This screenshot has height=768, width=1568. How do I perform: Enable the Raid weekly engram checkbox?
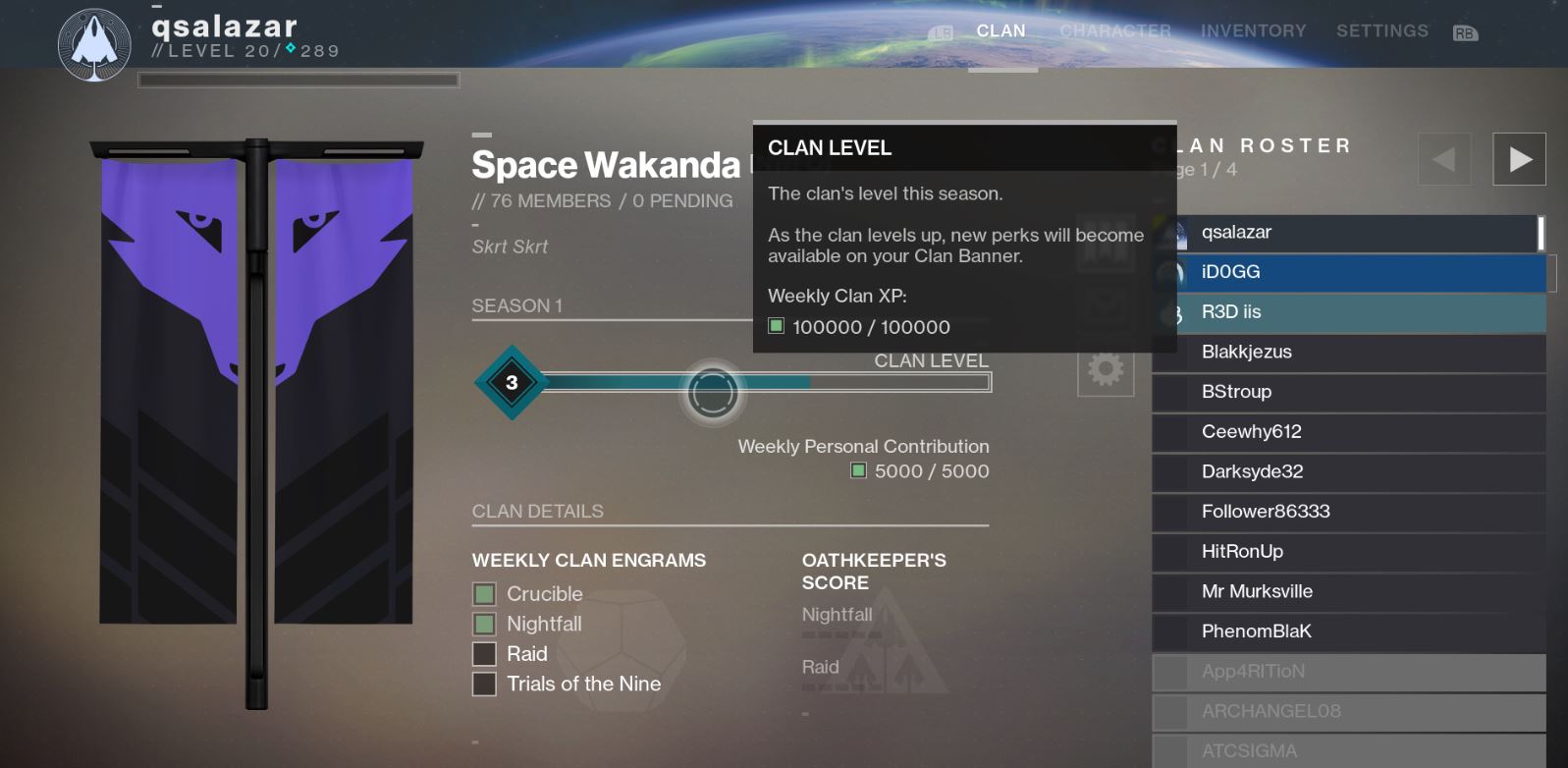point(483,653)
